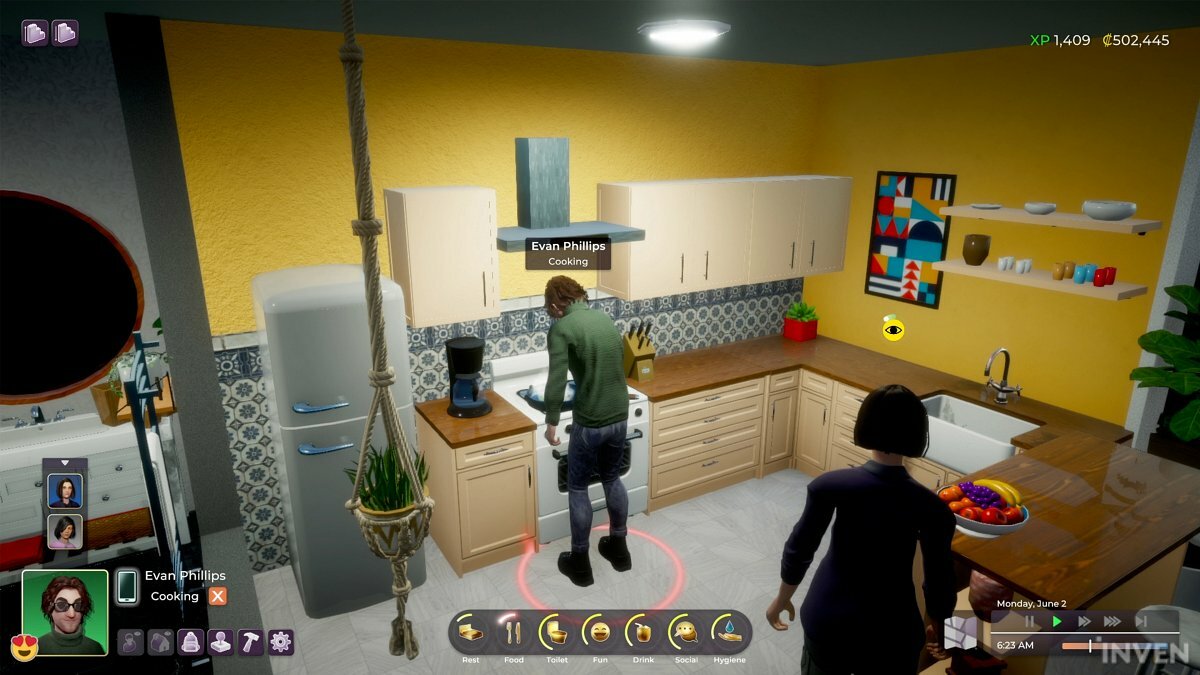Open the gear settings menu
Screen dimensions: 1200x675
tap(281, 642)
